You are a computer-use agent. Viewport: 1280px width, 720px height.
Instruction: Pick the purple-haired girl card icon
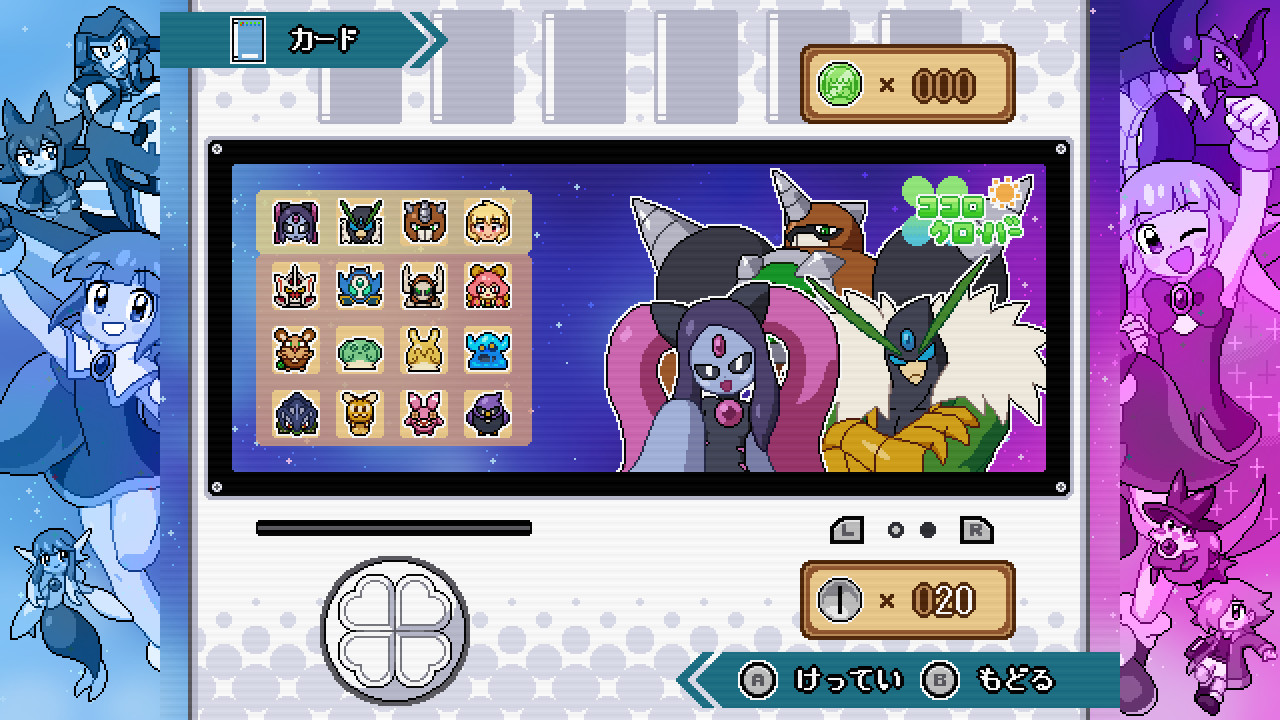[296, 222]
